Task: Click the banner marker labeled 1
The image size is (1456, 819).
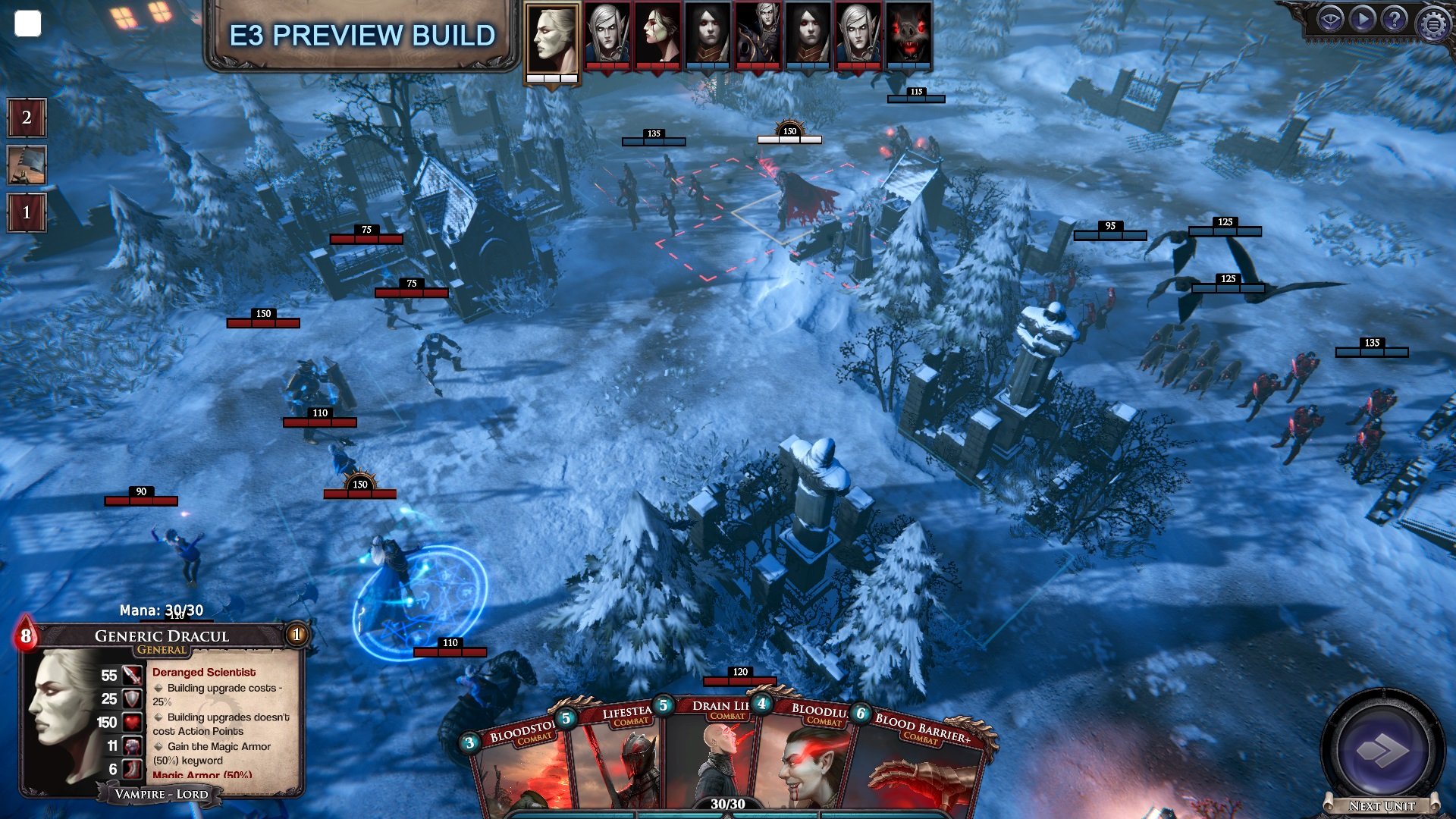Action: coord(27,212)
